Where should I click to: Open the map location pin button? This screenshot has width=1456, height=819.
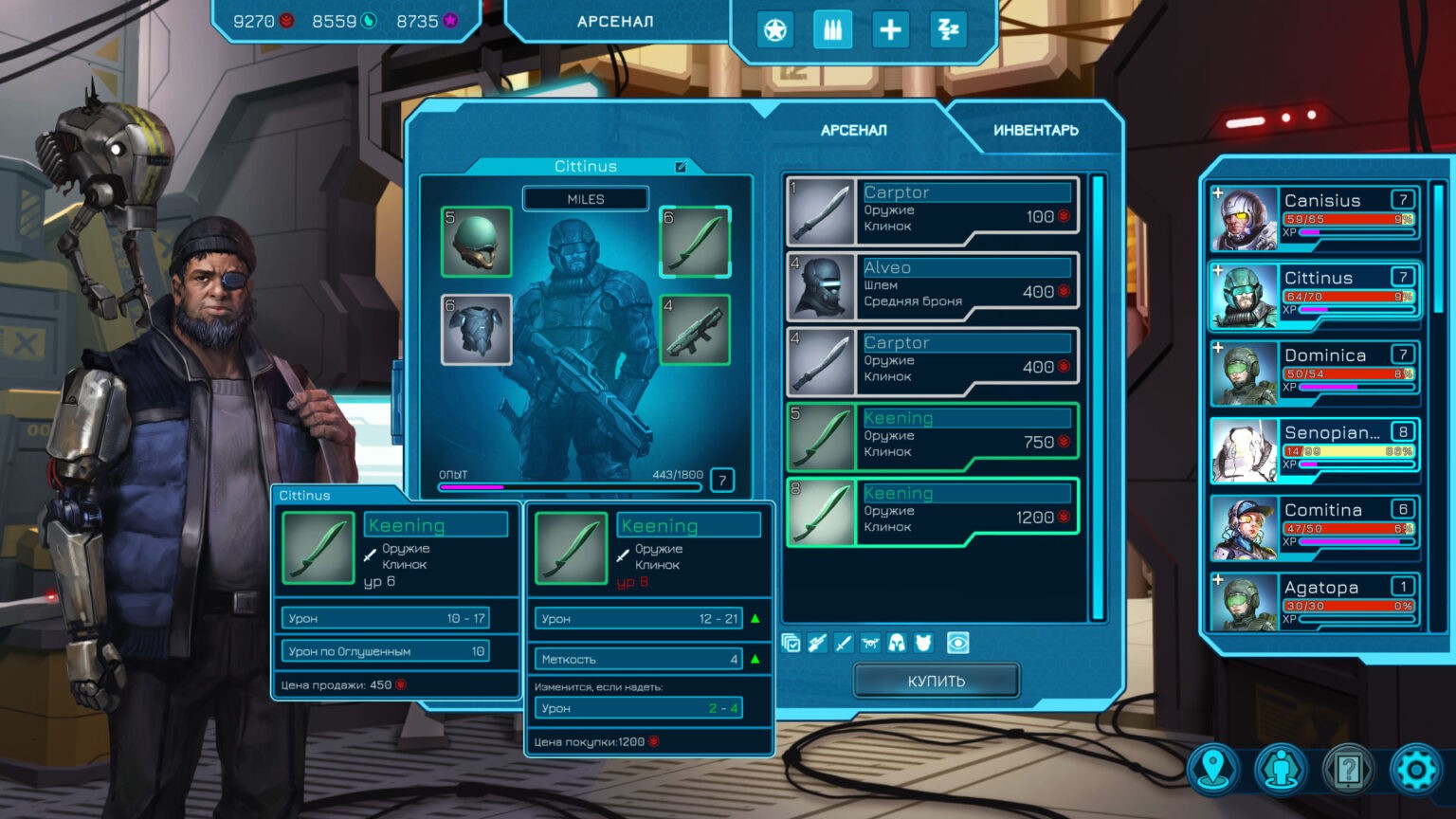click(1213, 769)
